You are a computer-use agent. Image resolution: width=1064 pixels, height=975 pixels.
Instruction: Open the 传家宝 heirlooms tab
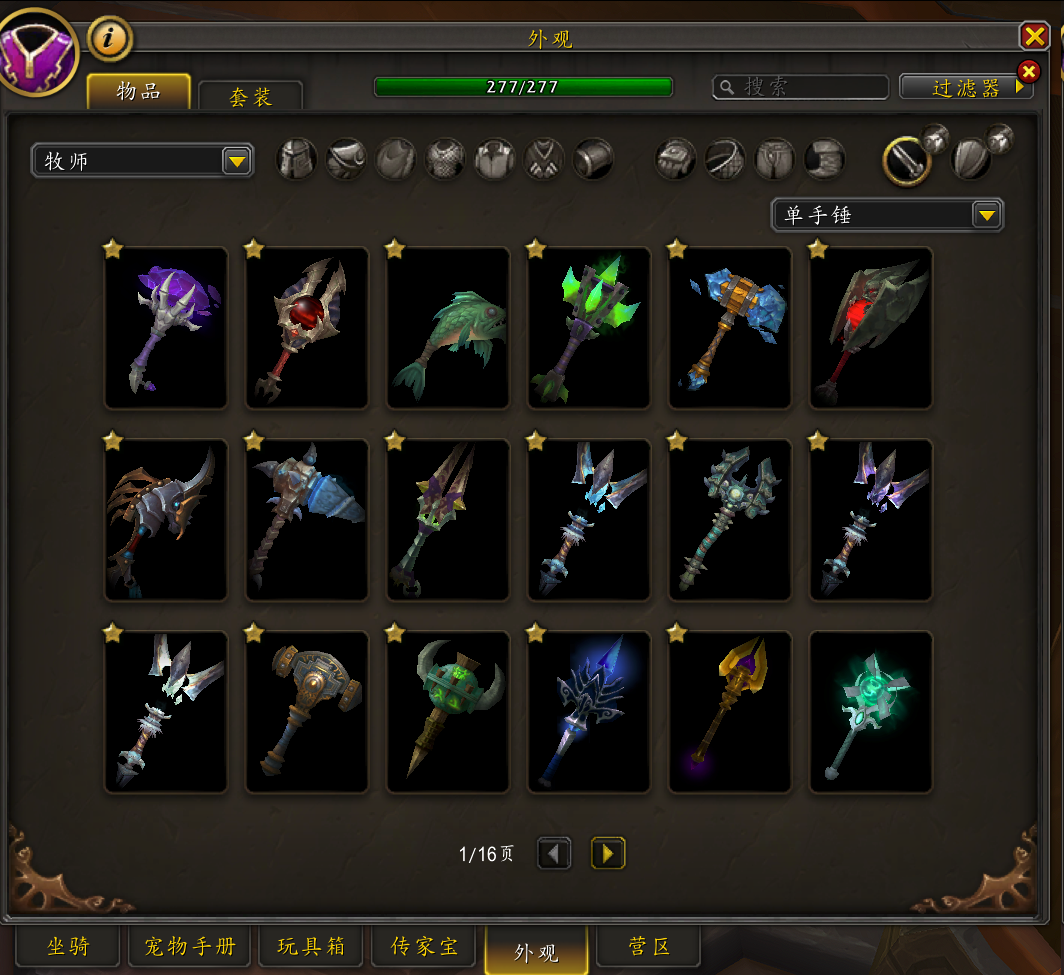tap(424, 946)
